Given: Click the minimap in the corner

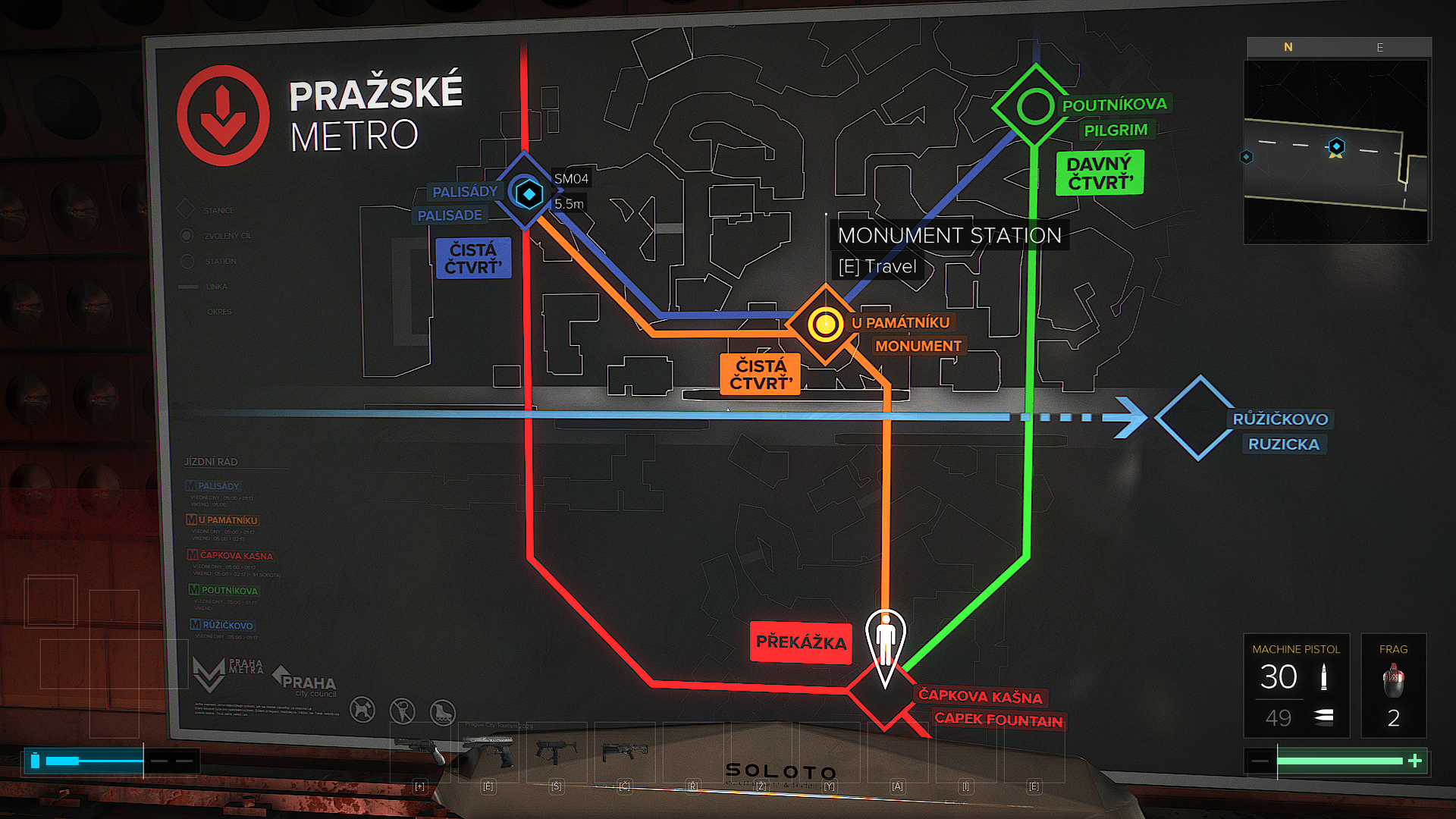Looking at the screenshot, I should coord(1336,151).
